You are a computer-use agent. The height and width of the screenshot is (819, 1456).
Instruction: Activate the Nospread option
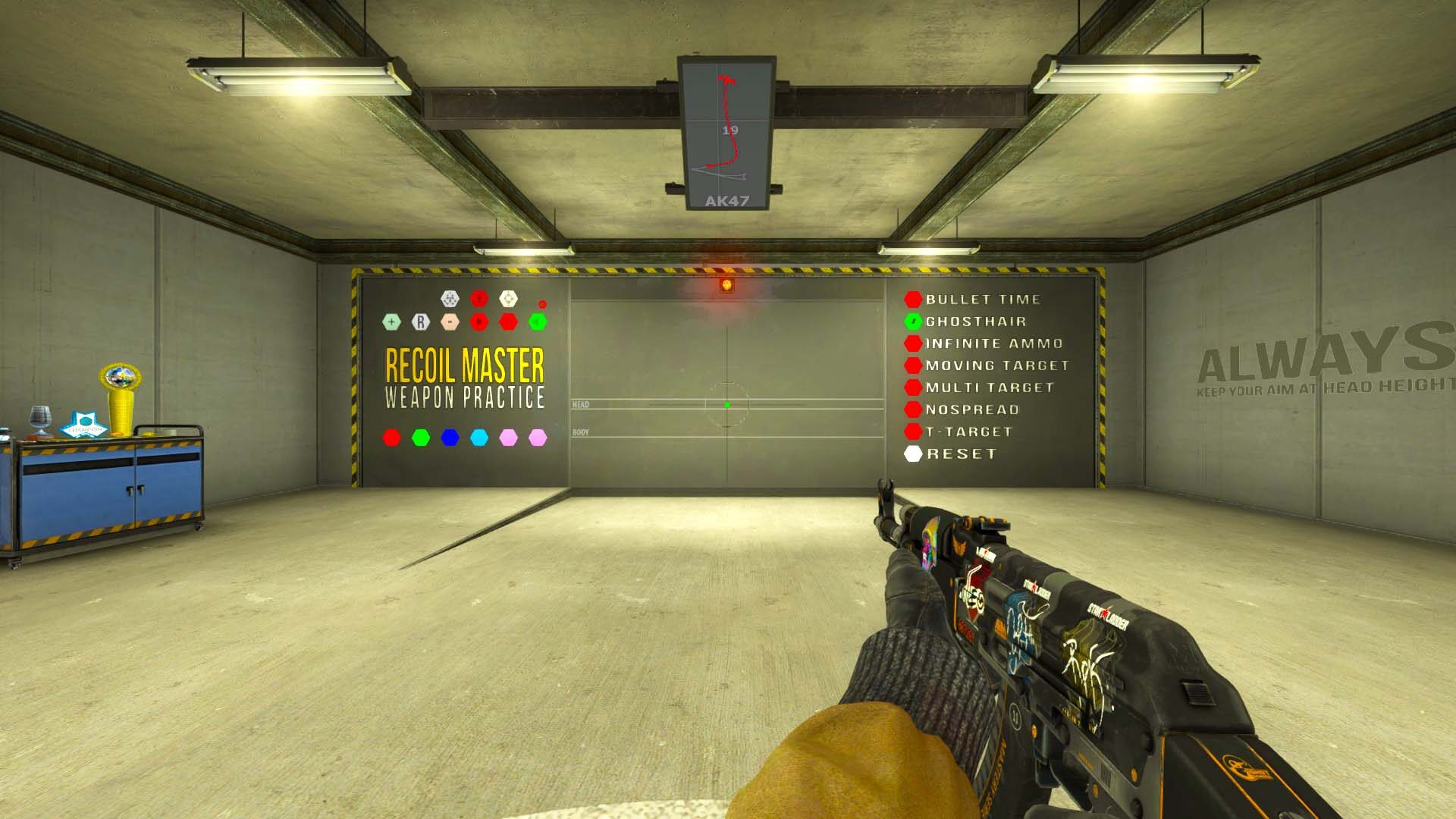click(x=913, y=409)
